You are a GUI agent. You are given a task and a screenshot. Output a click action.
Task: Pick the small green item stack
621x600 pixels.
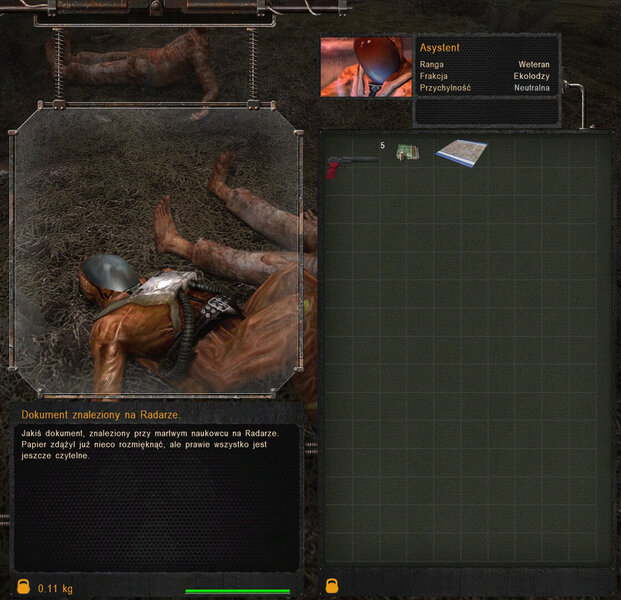click(x=406, y=153)
